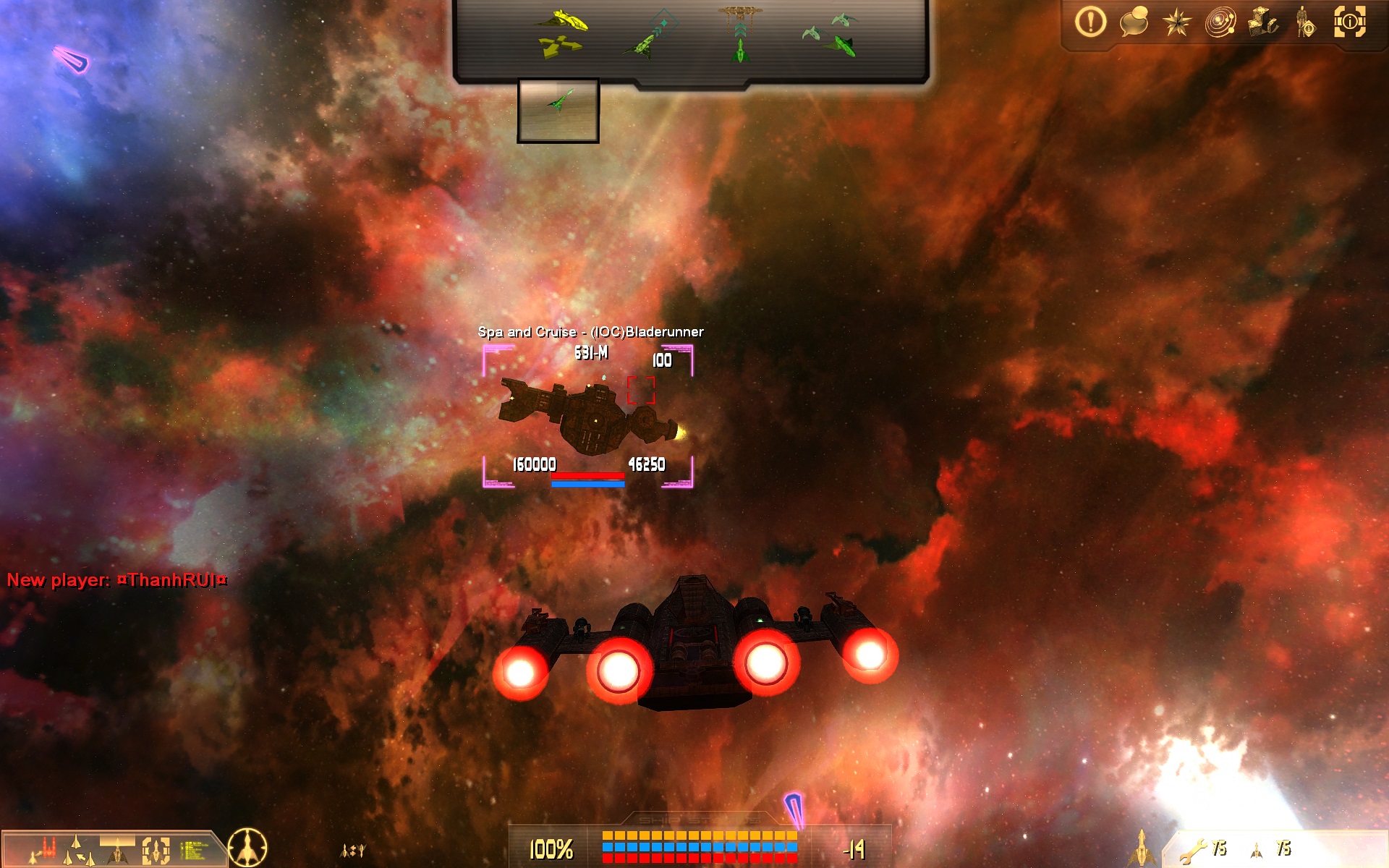Show the pilot character info icon
1389x868 pixels.
coord(1307,23)
